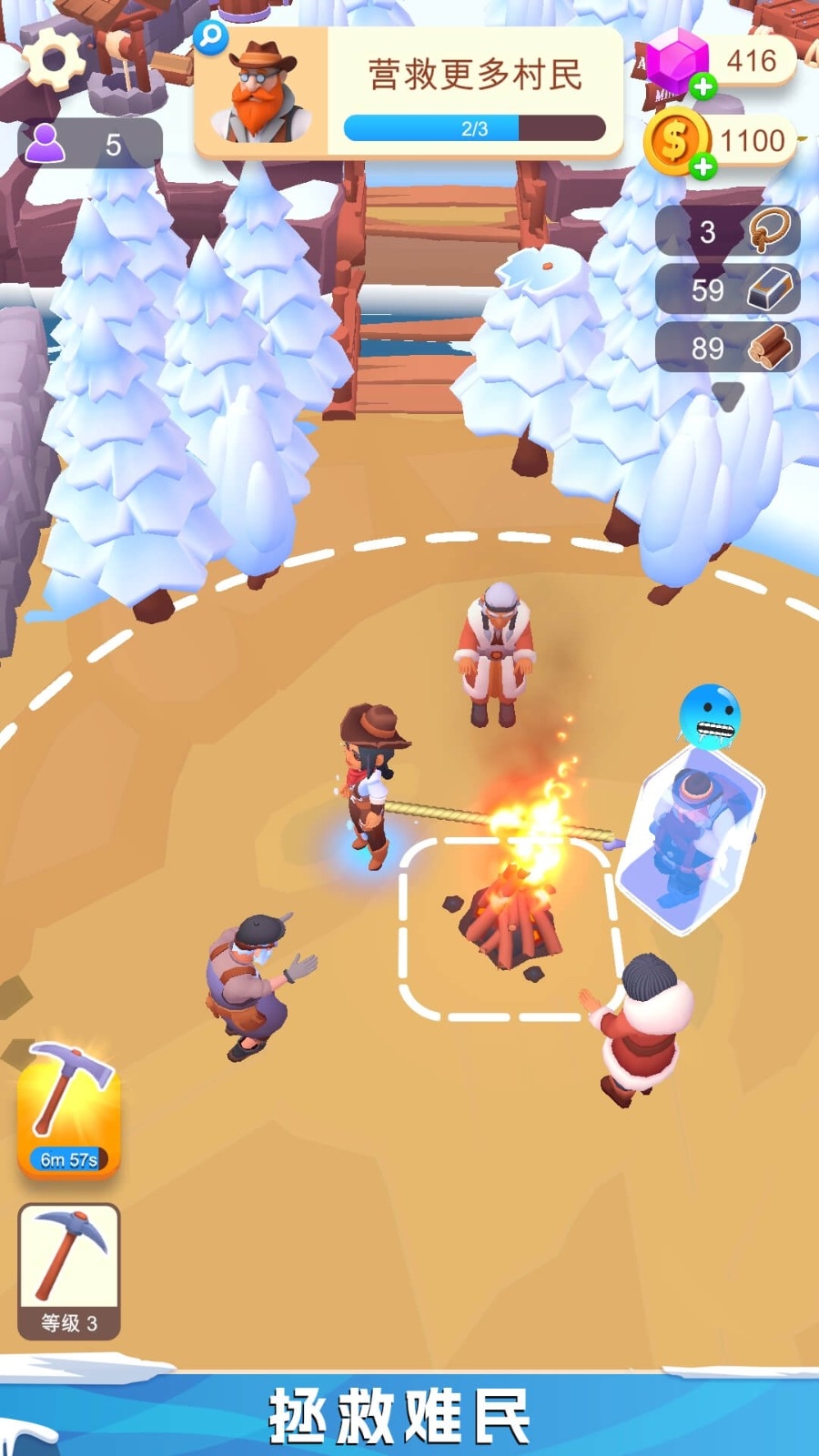Image resolution: width=819 pixels, height=1456 pixels.
Task: Select the rope resource counter
Action: [x=728, y=231]
